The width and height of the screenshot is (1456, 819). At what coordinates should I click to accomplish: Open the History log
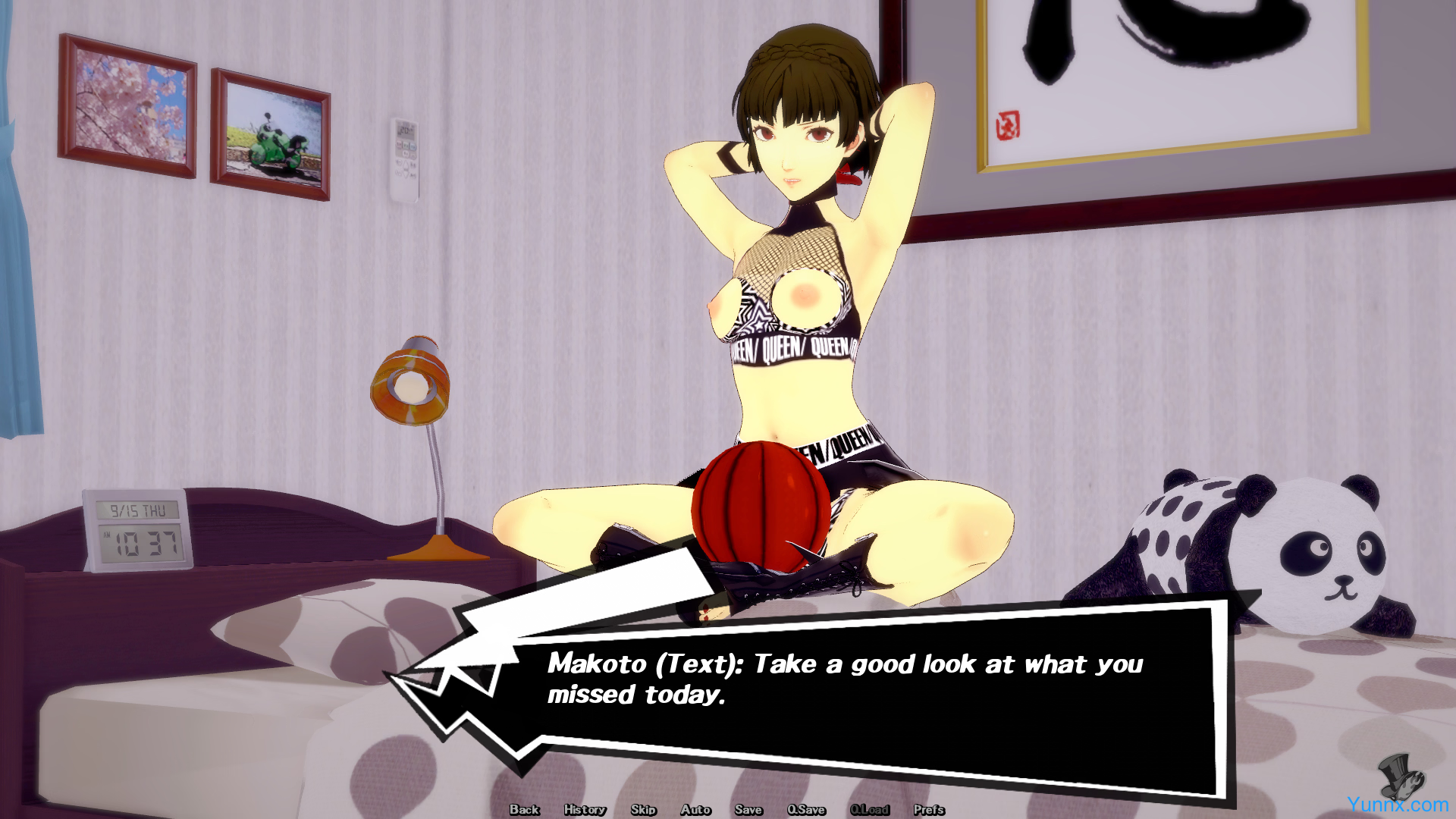pos(585,810)
